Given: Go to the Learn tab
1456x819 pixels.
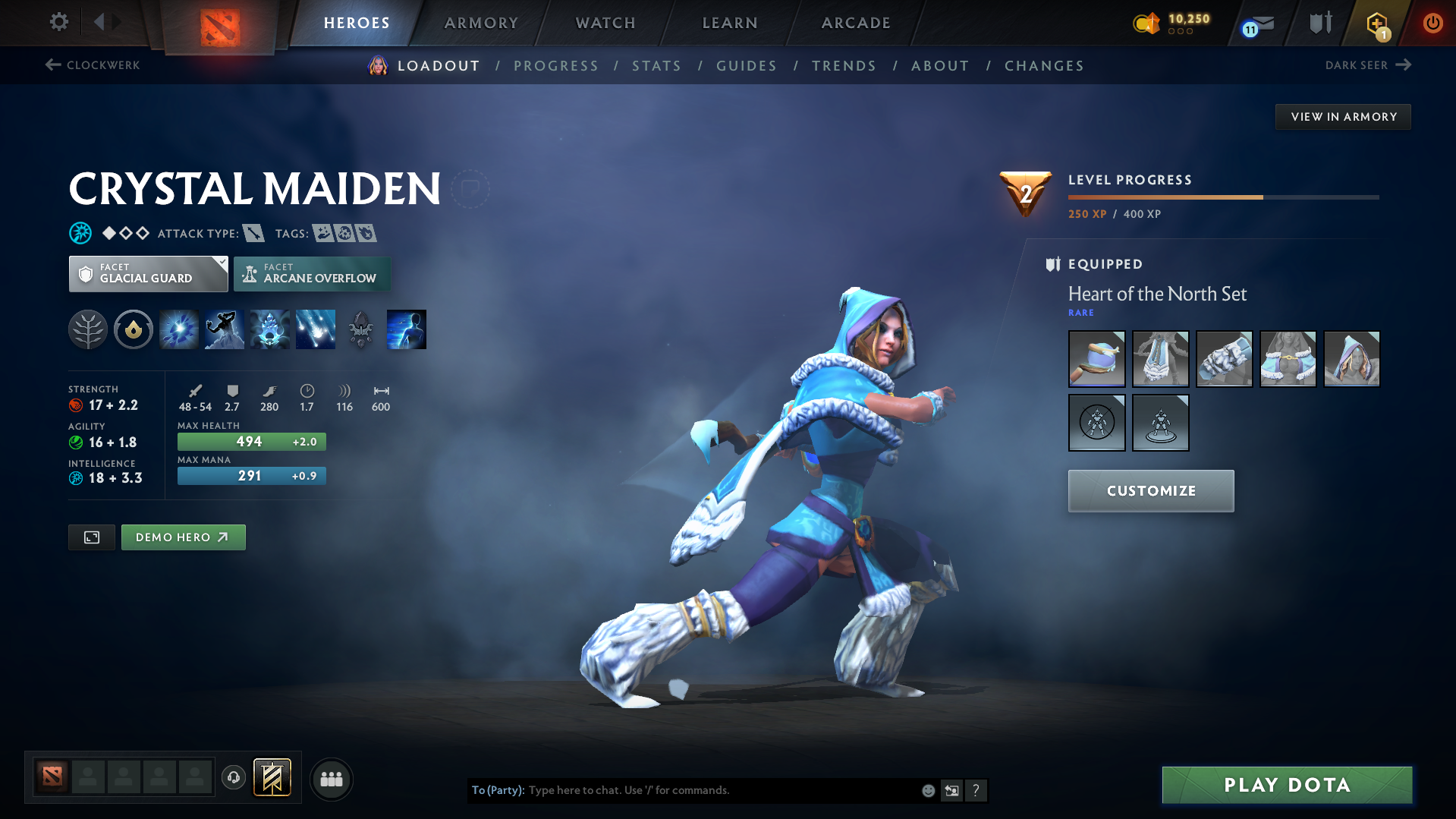Looking at the screenshot, I should pyautogui.click(x=730, y=23).
